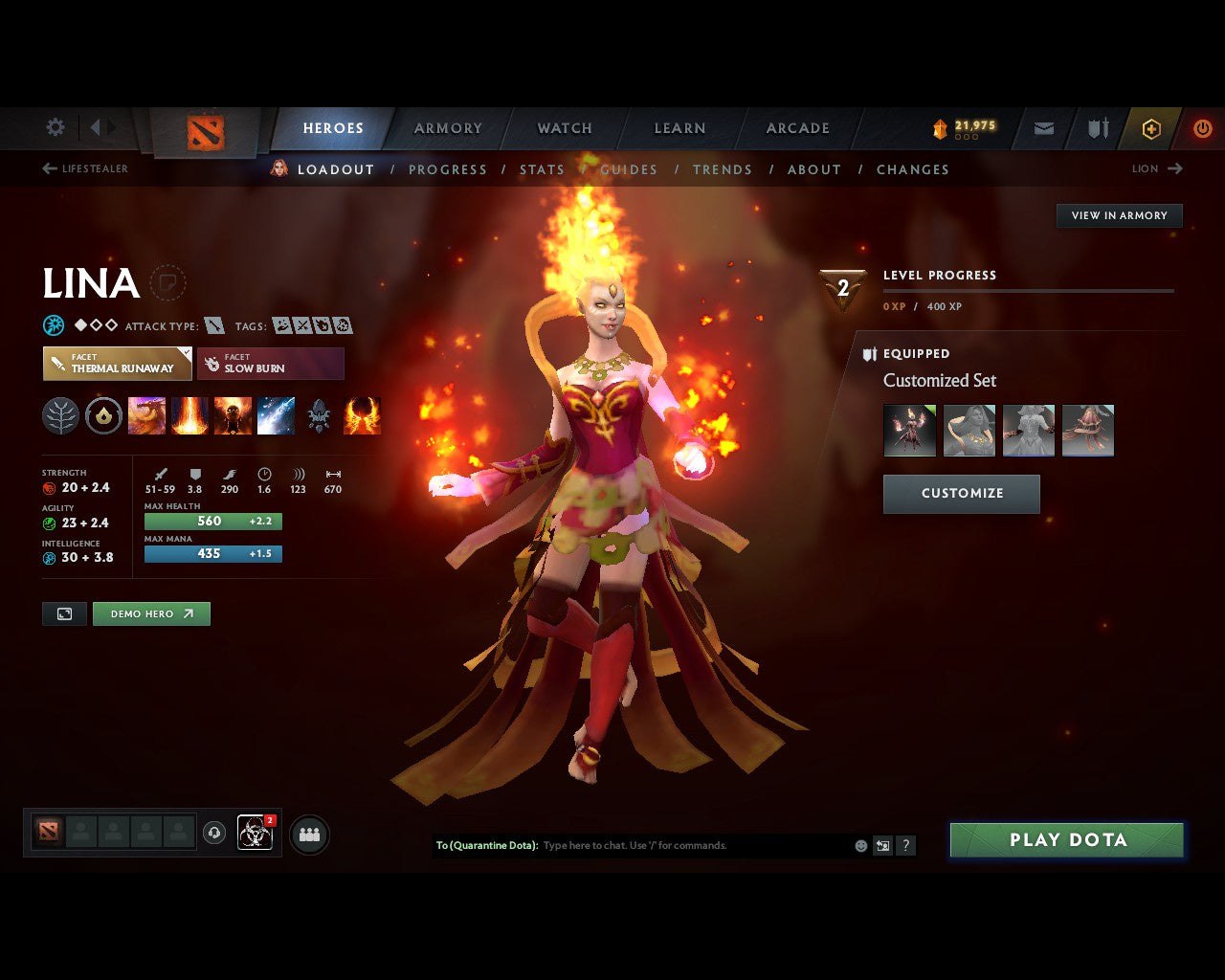
Task: Check Dota Plus mail inbox envelope
Action: pos(1043,127)
